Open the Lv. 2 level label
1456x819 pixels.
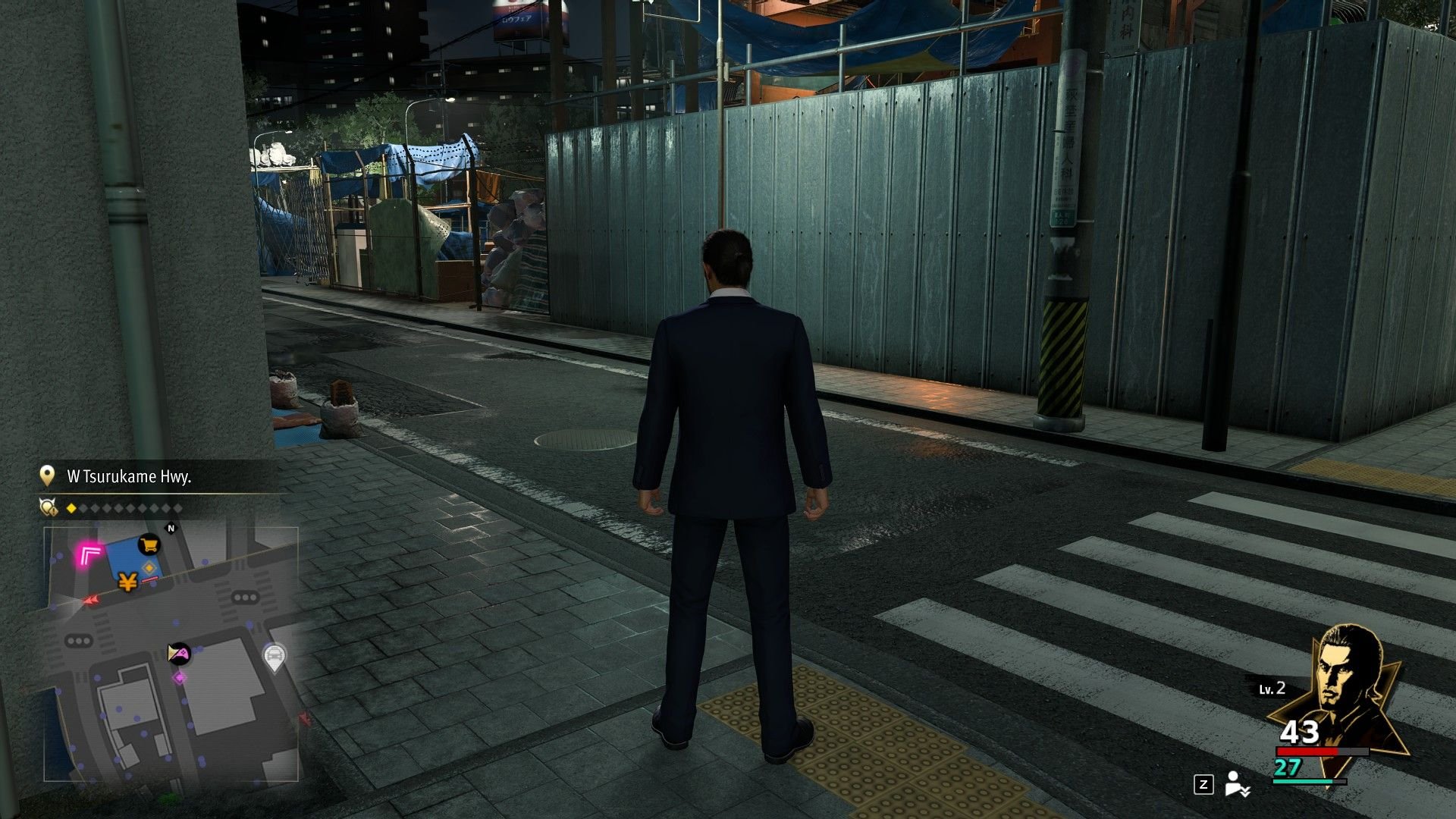pos(1271,689)
